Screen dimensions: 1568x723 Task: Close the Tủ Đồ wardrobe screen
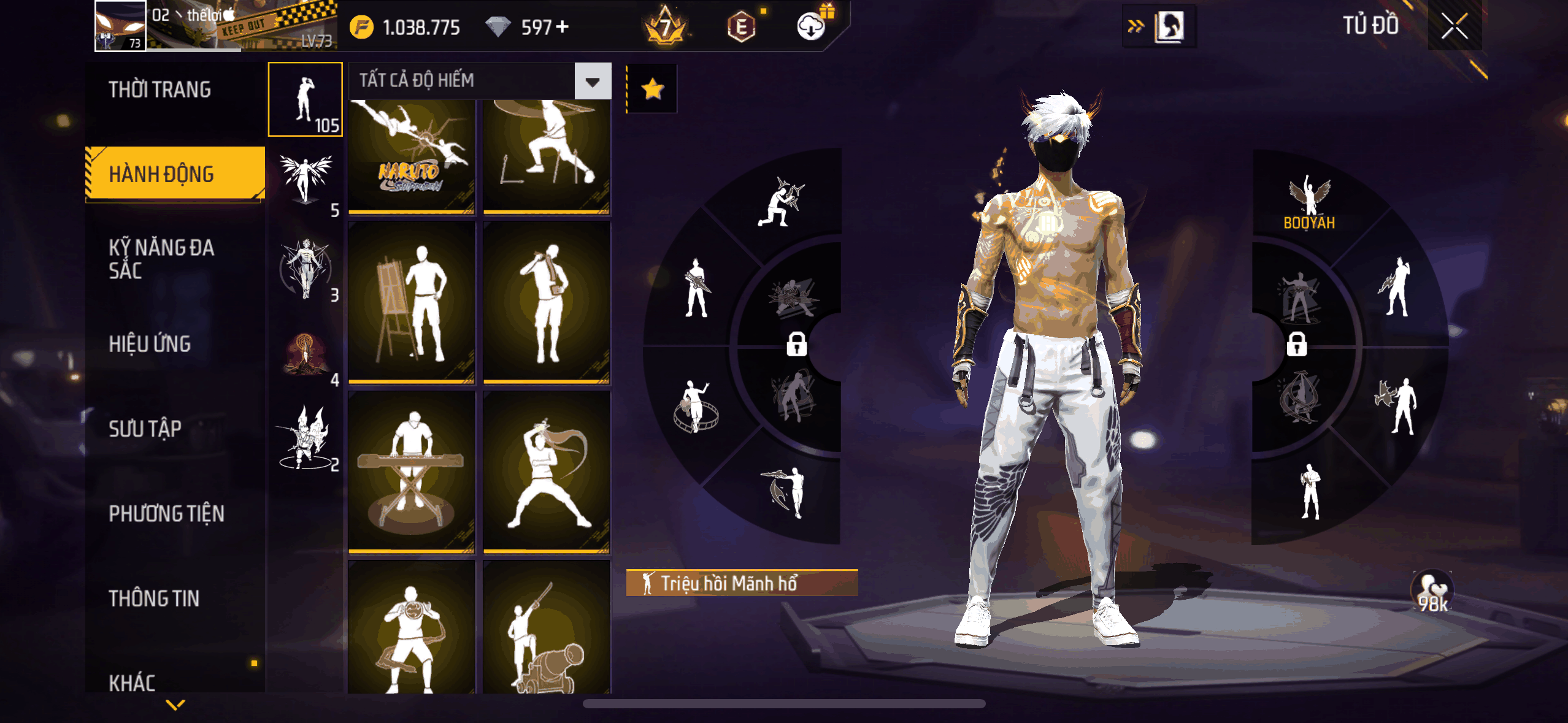coord(1454,26)
